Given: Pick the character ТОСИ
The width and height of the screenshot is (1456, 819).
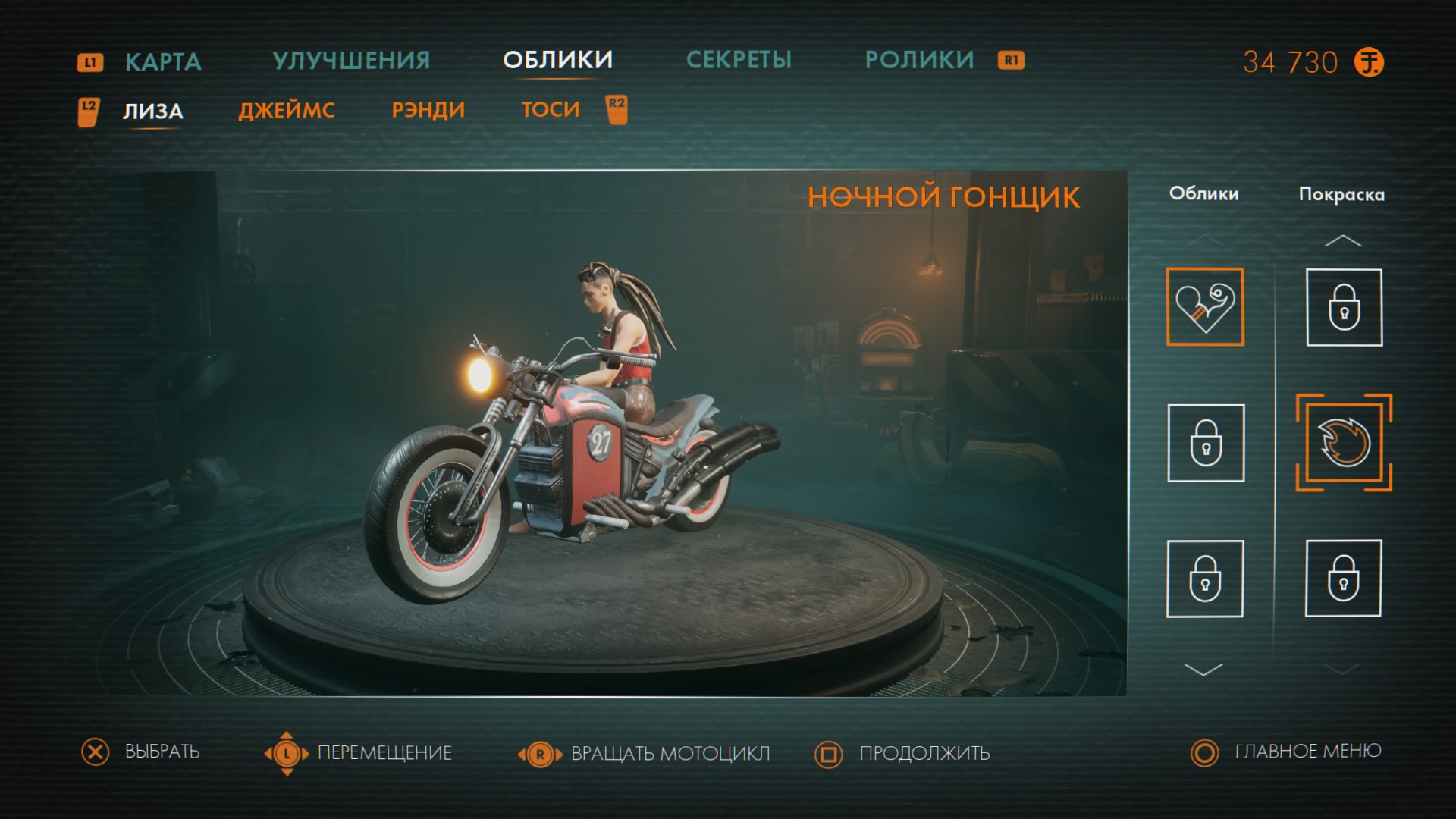Looking at the screenshot, I should (x=551, y=110).
